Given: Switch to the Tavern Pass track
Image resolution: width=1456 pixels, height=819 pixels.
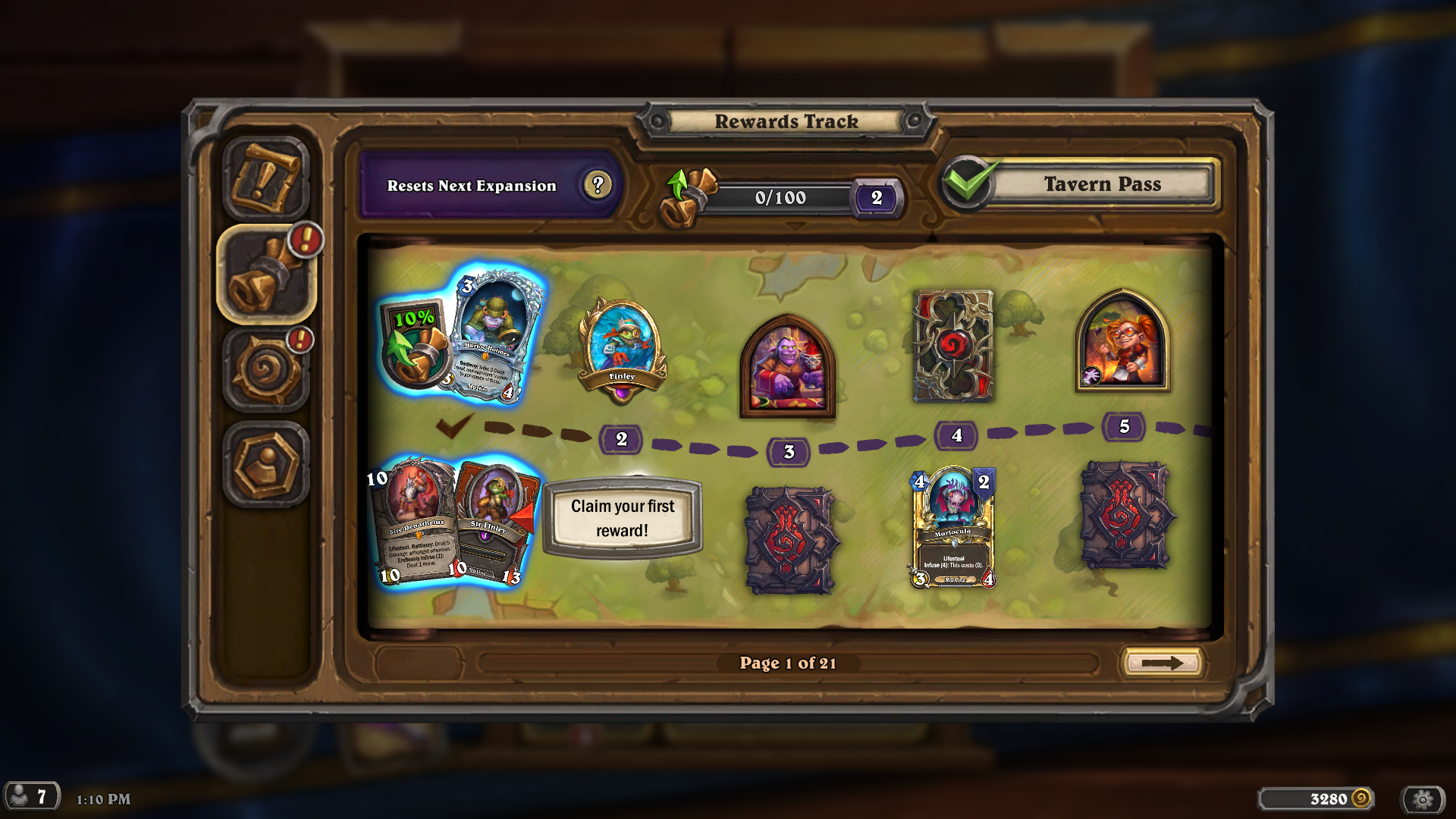Looking at the screenshot, I should 1101,184.
